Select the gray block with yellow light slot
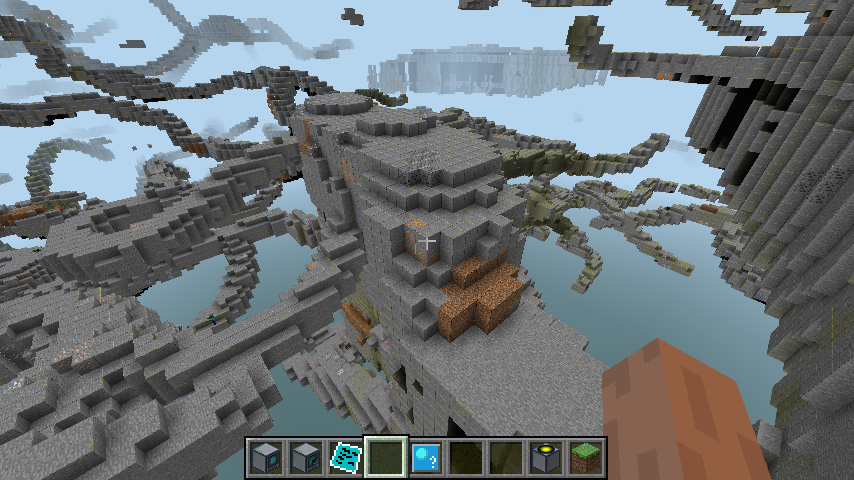 545,457
